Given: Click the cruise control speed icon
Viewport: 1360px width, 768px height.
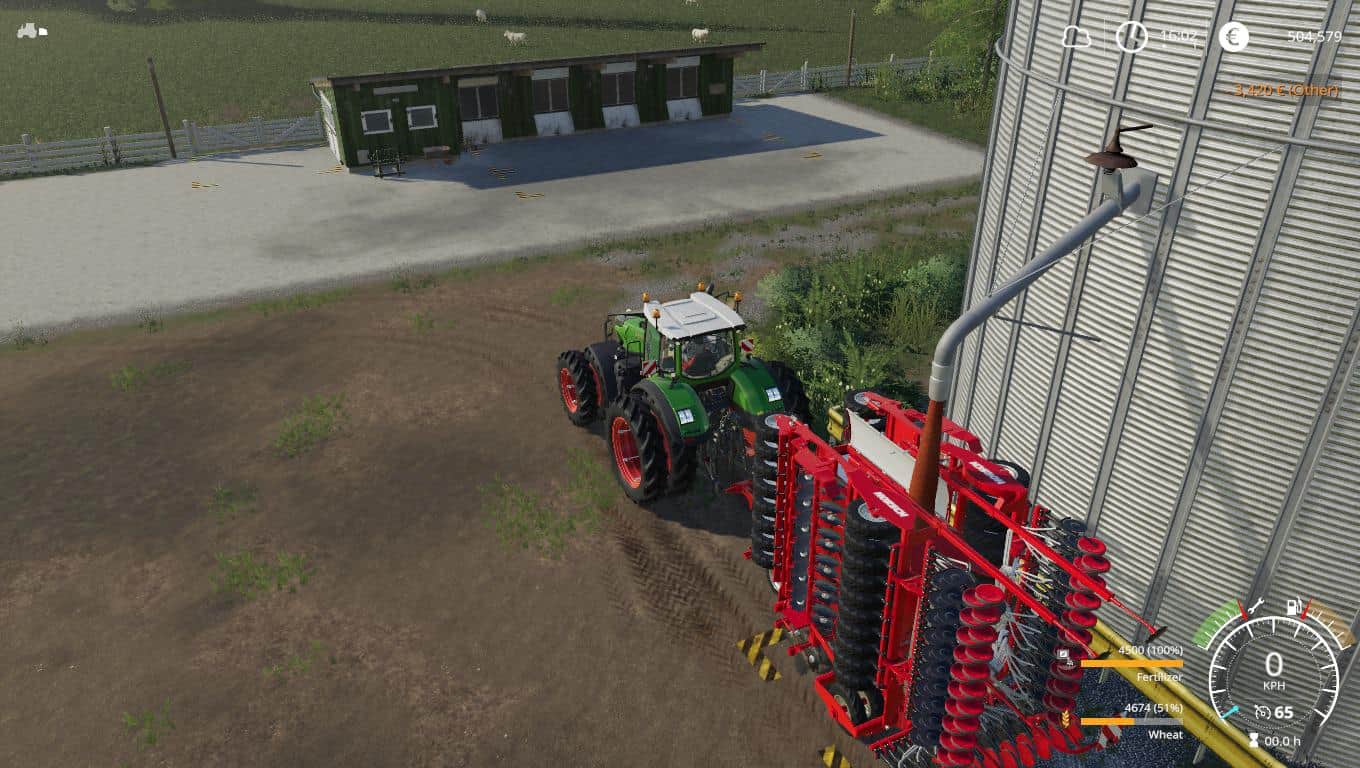Looking at the screenshot, I should tap(1263, 713).
